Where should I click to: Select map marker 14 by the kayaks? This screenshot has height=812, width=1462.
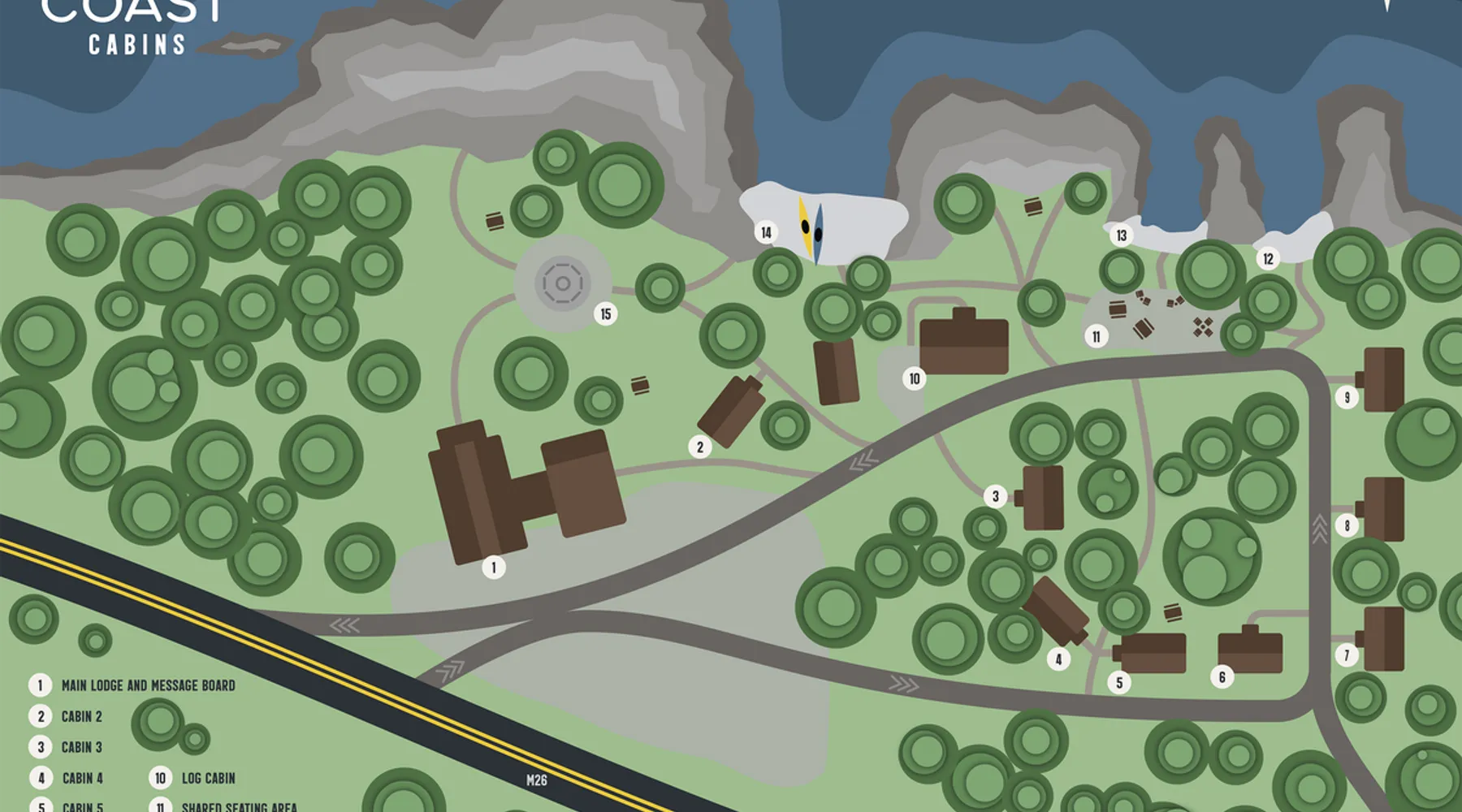pos(766,233)
